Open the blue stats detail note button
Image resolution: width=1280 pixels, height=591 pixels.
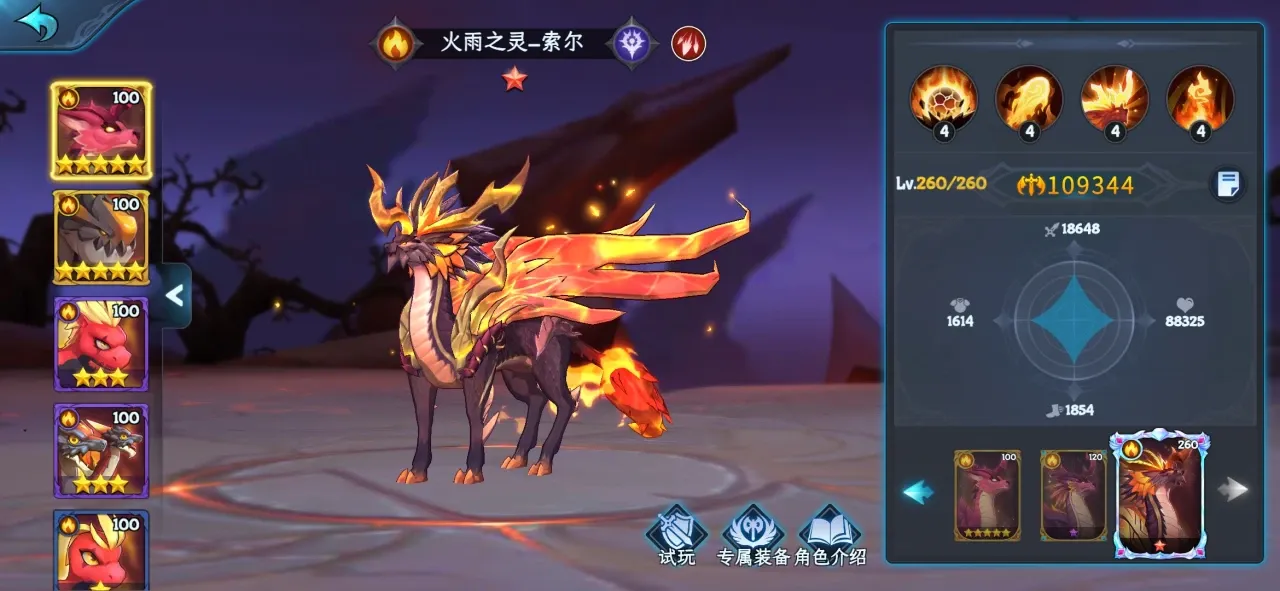pyautogui.click(x=1228, y=184)
